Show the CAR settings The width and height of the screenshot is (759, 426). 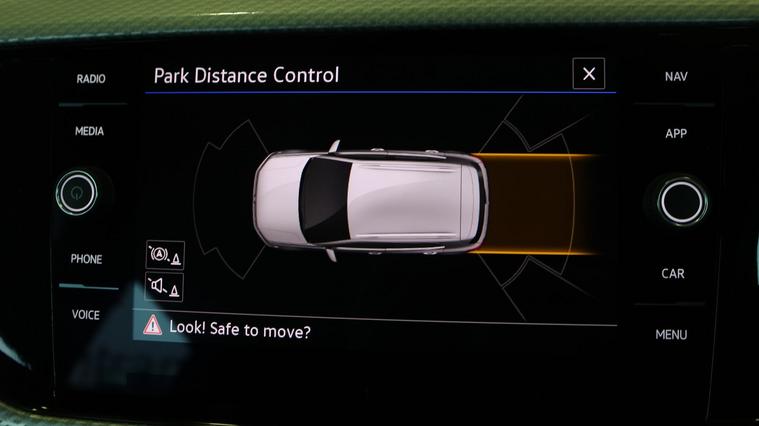tap(673, 273)
